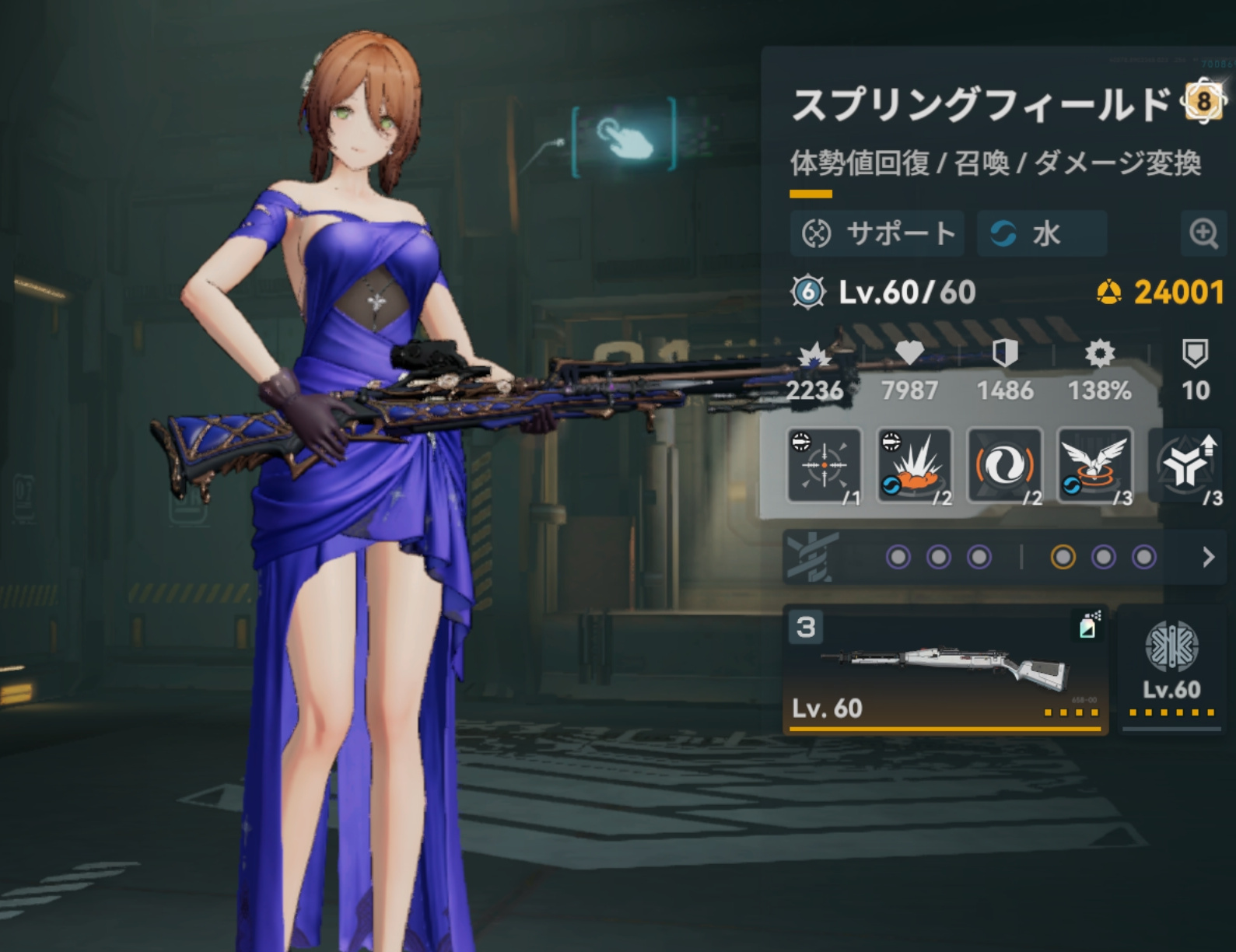Open the equipped Lv. 60 rifle slot
This screenshot has height=952, width=1236.
pyautogui.click(x=944, y=670)
